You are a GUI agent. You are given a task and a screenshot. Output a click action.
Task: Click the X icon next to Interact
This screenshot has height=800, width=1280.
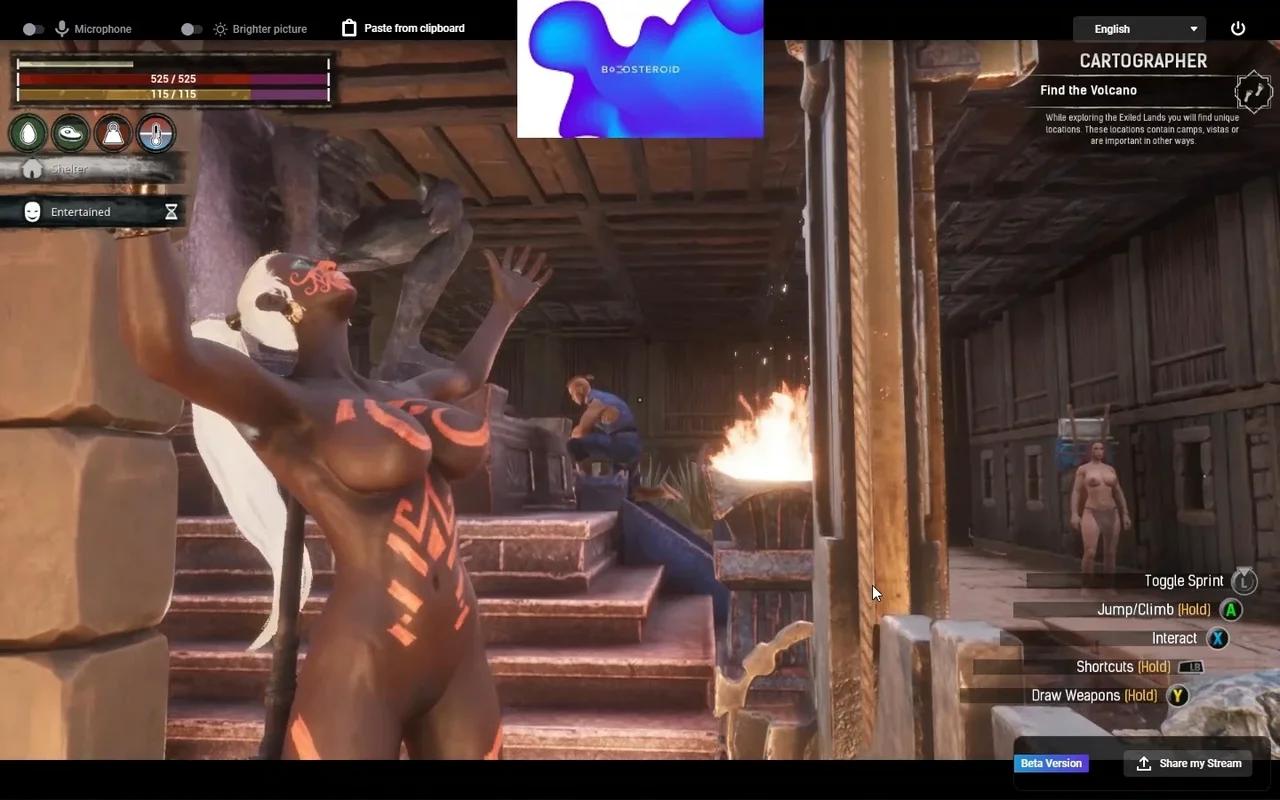coord(1218,638)
